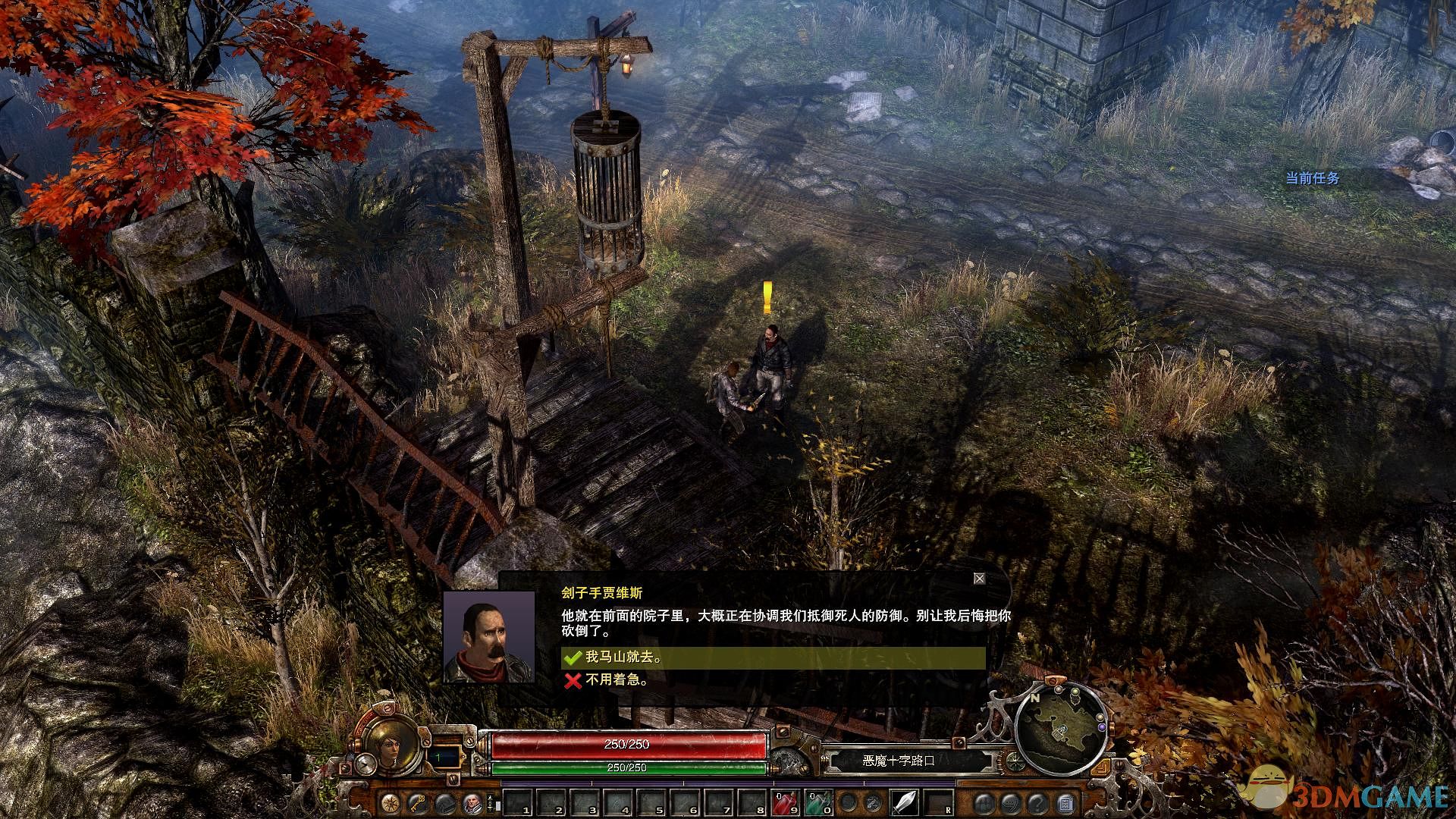Open the compass star menu icon
Image resolution: width=1456 pixels, height=819 pixels.
point(391,802)
